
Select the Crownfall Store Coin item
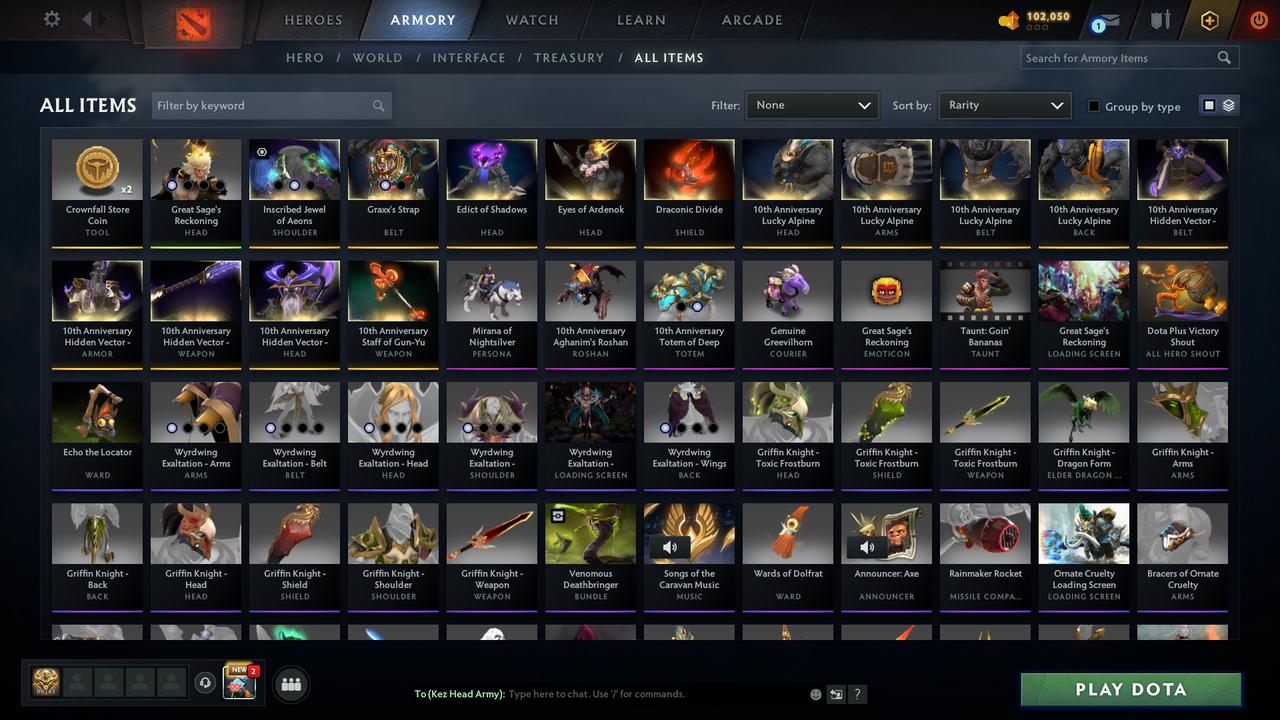point(97,190)
